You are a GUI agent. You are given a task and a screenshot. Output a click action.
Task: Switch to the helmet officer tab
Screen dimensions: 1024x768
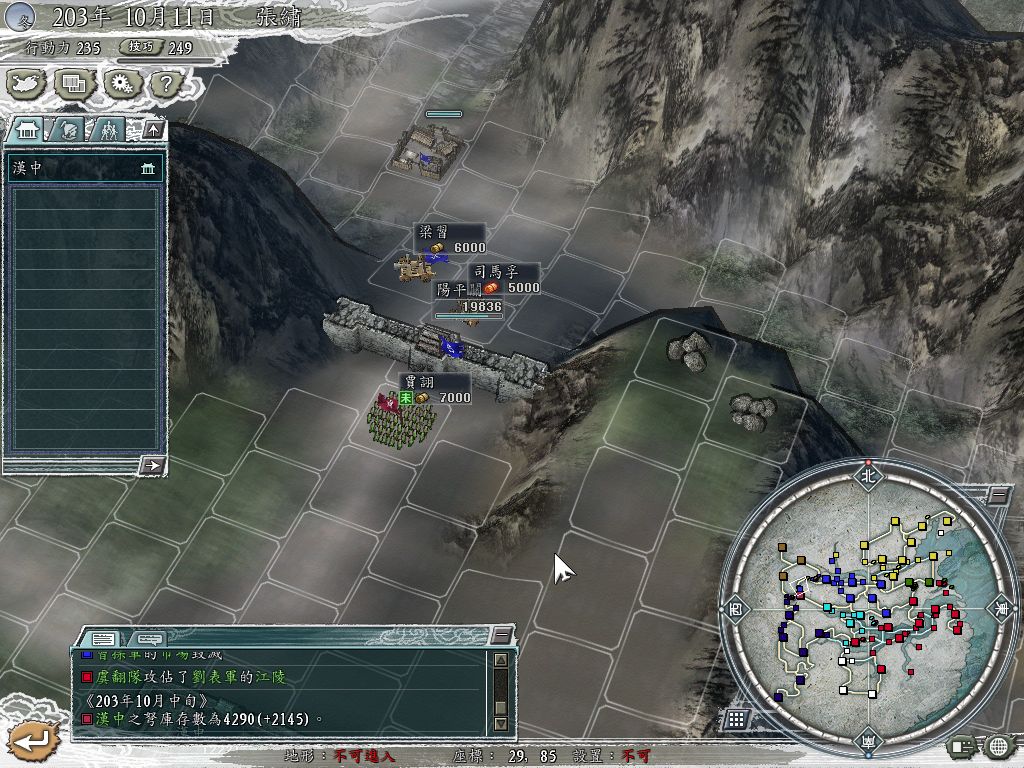(x=66, y=129)
